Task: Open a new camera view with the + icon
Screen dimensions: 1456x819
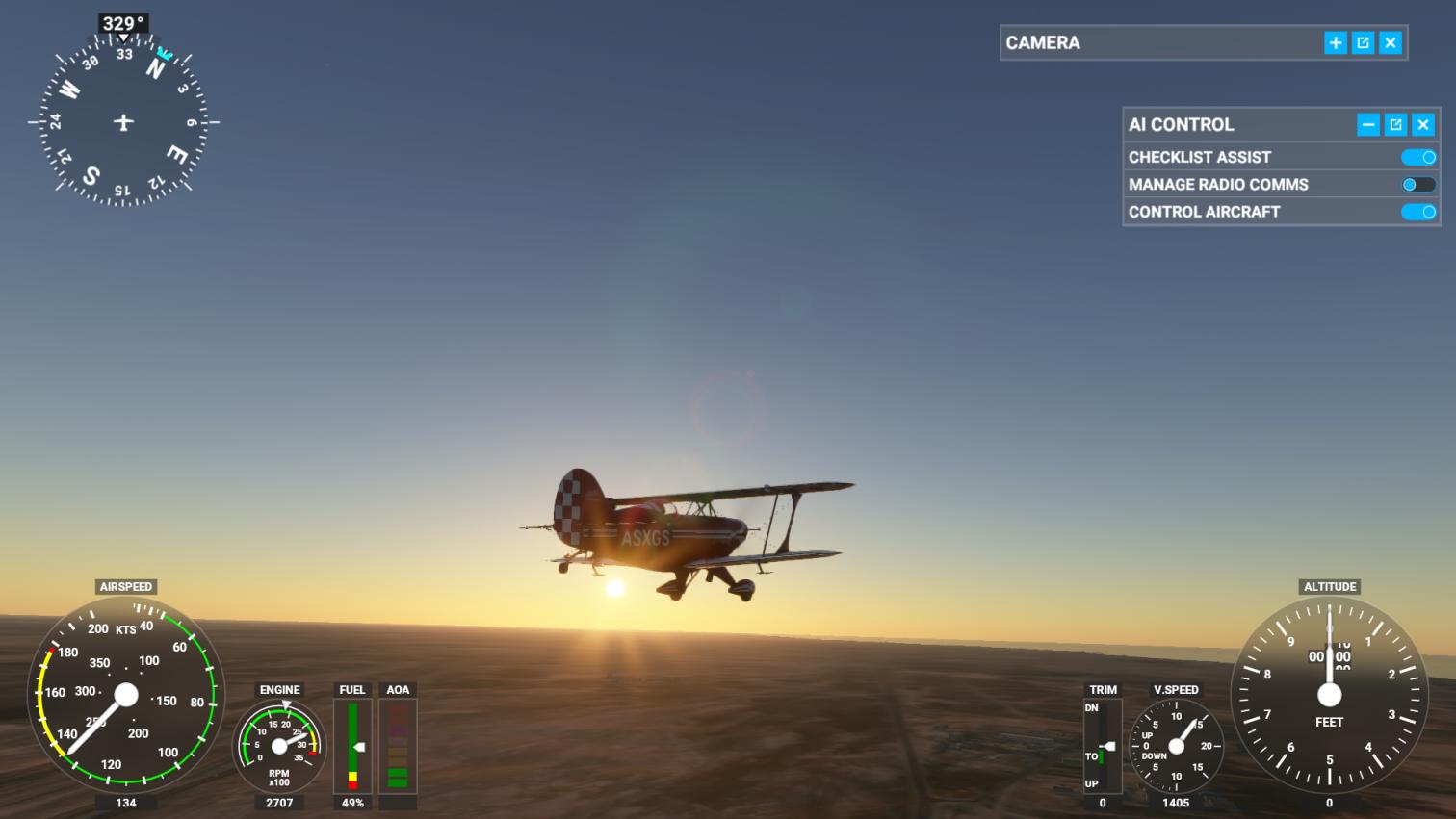Action: pyautogui.click(x=1336, y=42)
